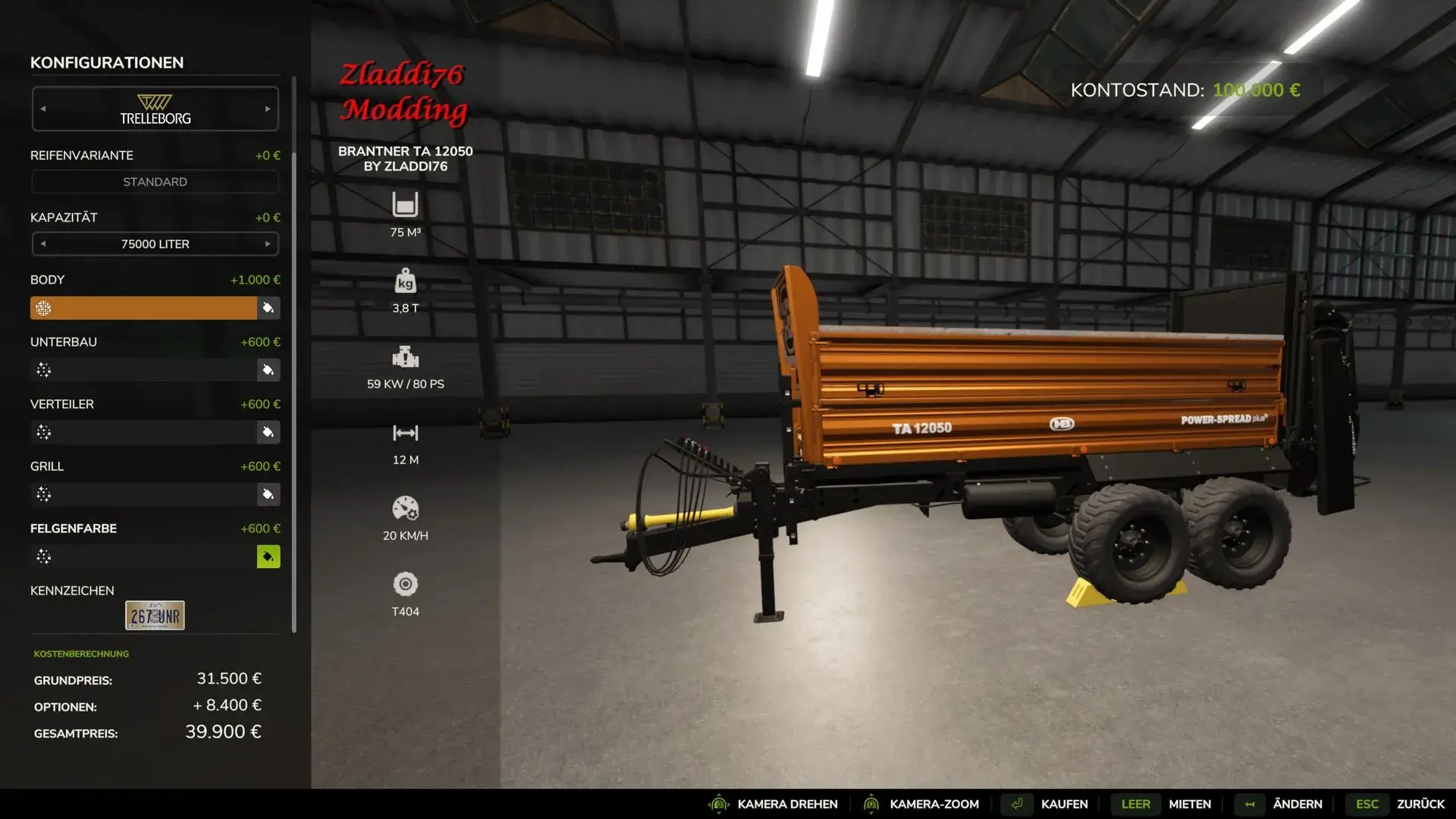
Task: Click the Ändern option
Action: click(1297, 804)
